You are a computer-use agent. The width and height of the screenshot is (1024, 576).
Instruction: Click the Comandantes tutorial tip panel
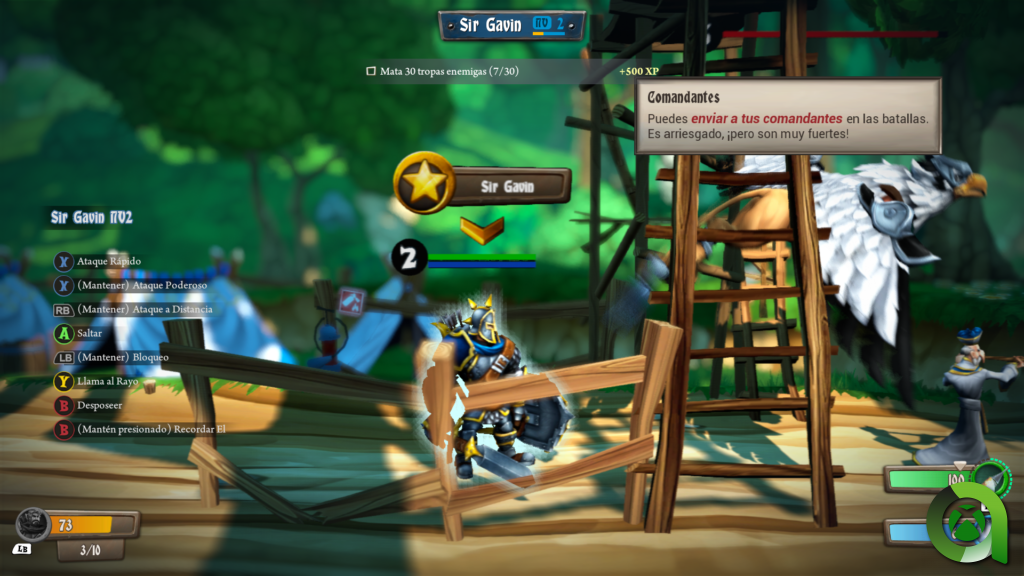[x=788, y=116]
